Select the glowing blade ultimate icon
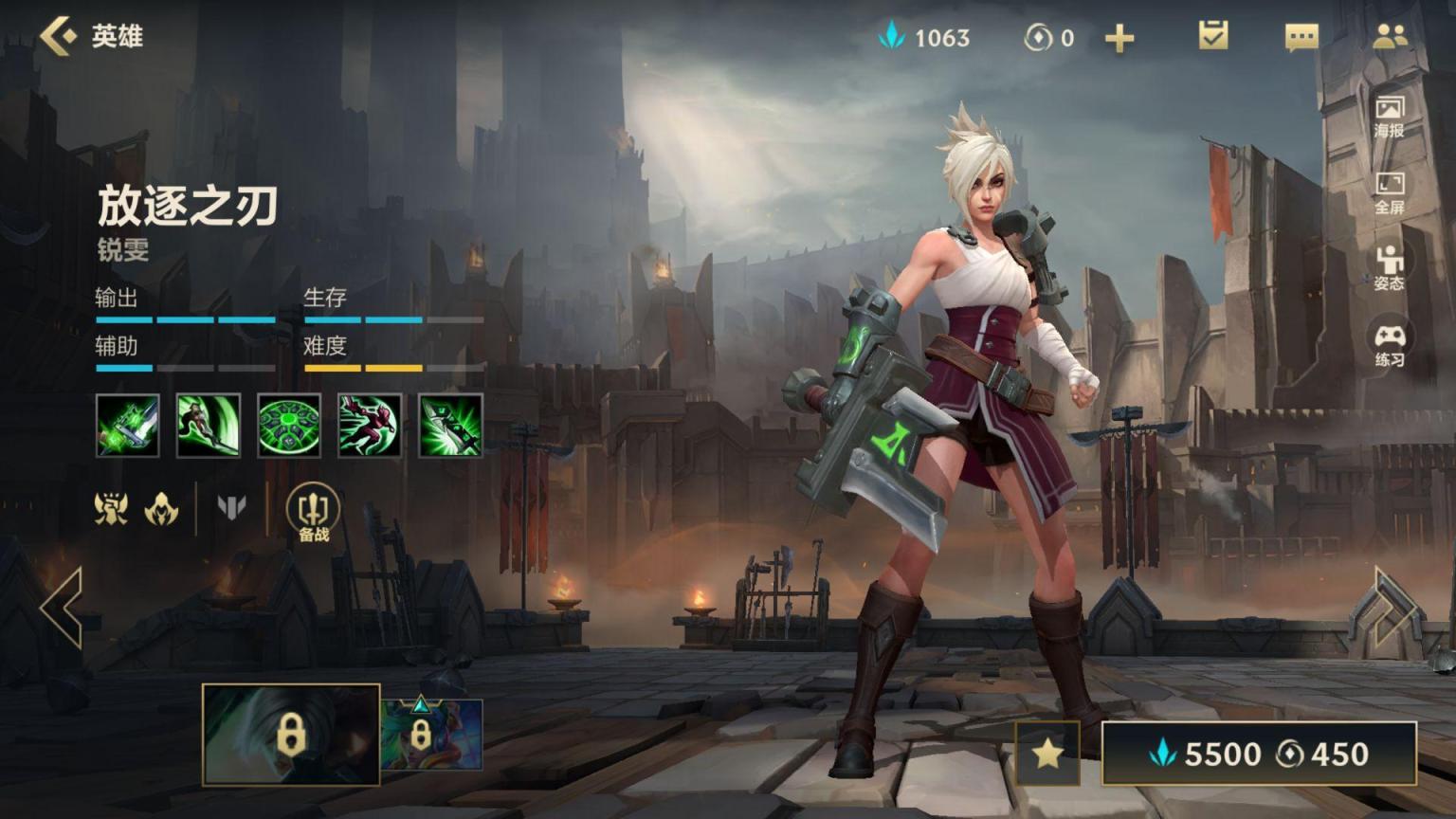The height and width of the screenshot is (819, 1456). click(x=450, y=426)
